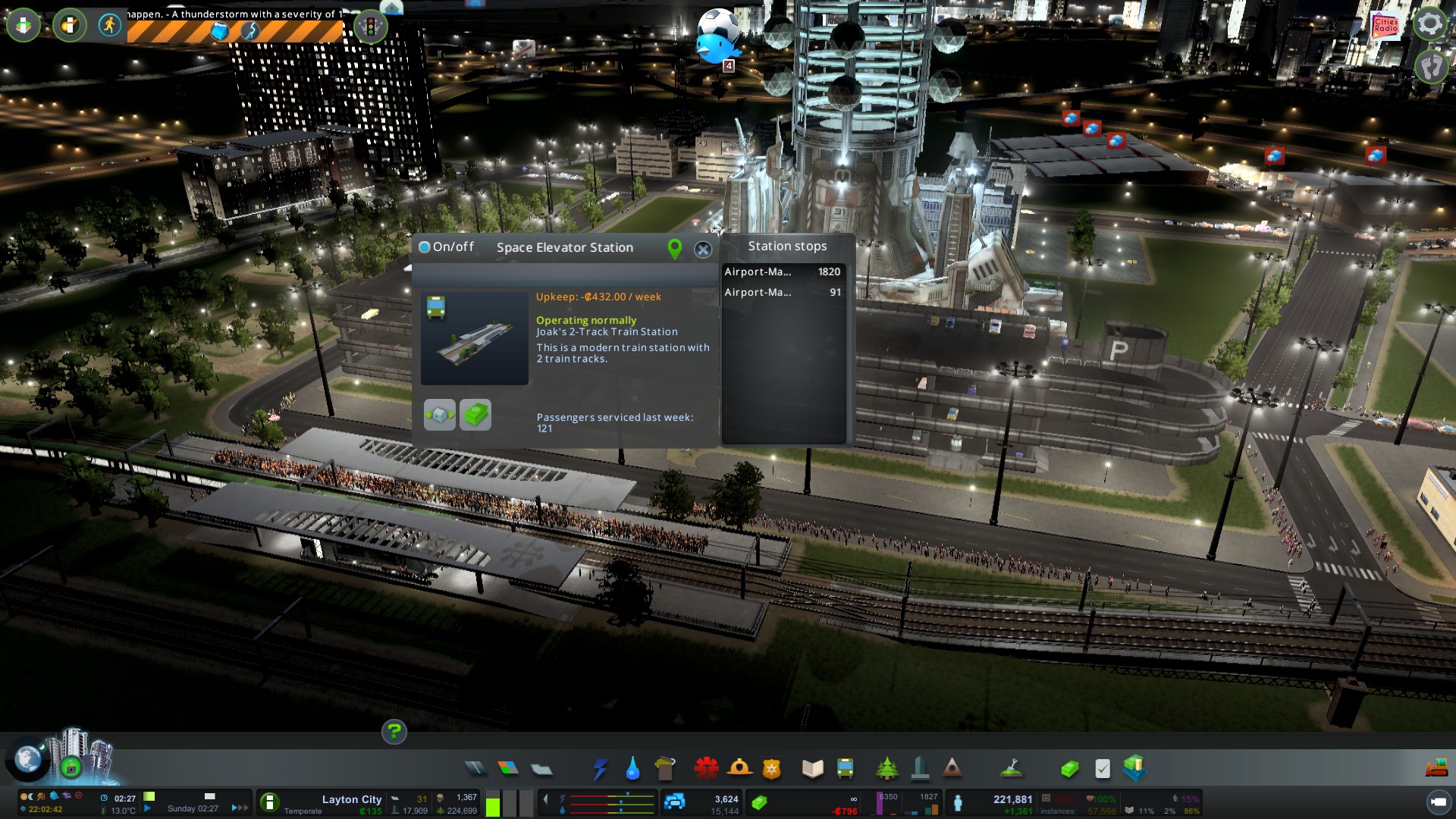The width and height of the screenshot is (1456, 819).
Task: Open the Cities Radio panel
Action: point(1385,27)
